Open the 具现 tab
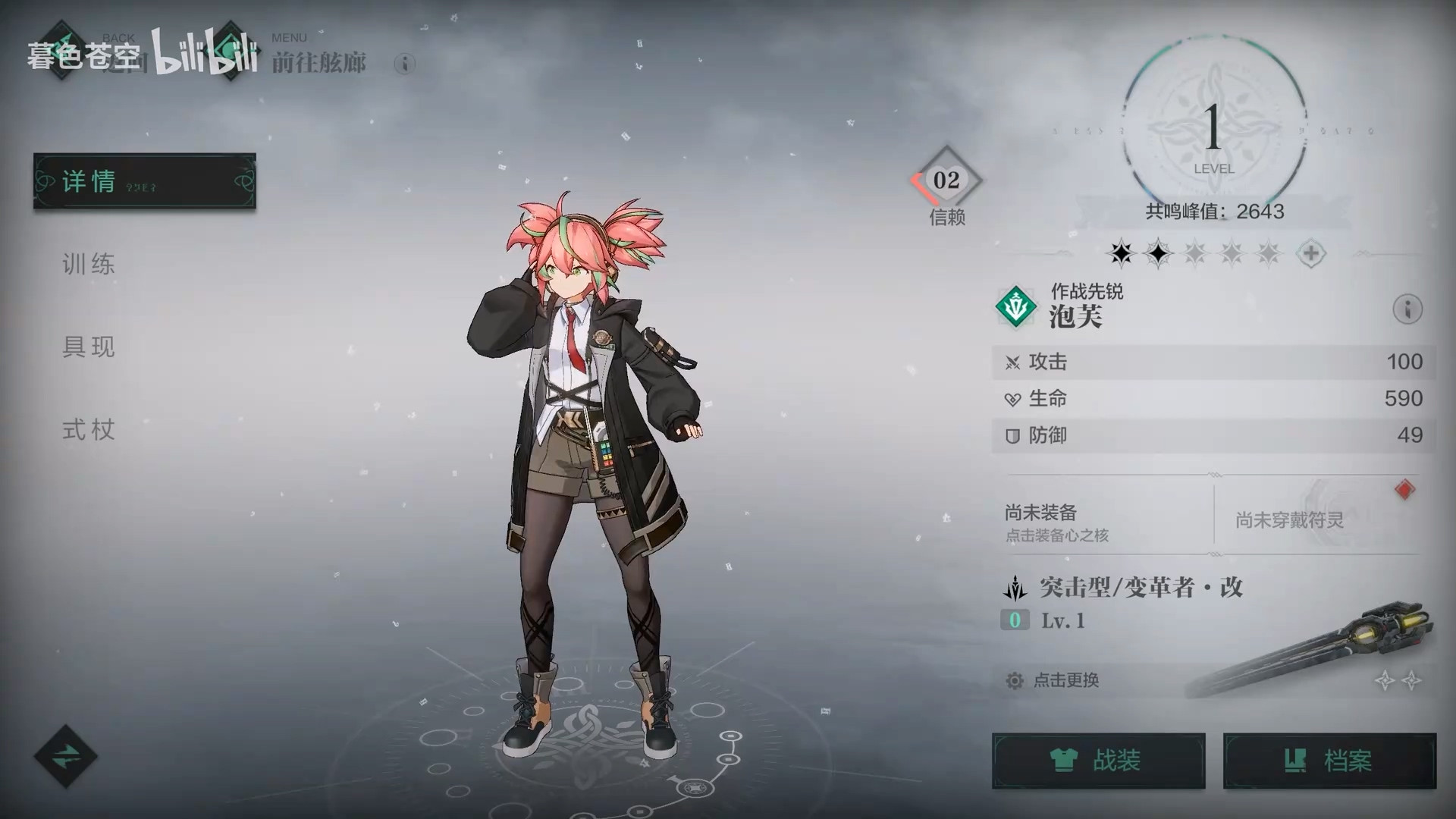This screenshot has height=819, width=1456. [89, 347]
